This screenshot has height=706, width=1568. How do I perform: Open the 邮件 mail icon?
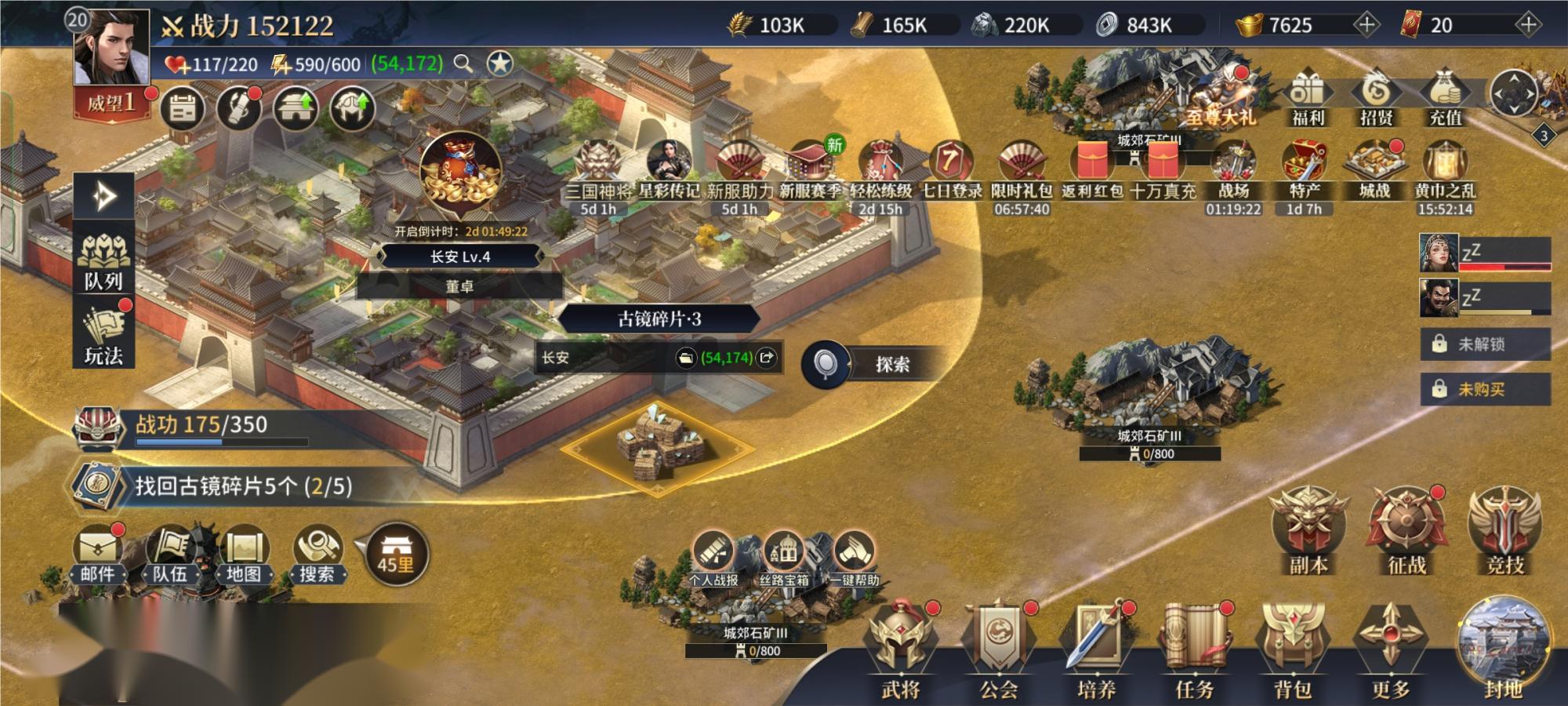click(x=97, y=553)
